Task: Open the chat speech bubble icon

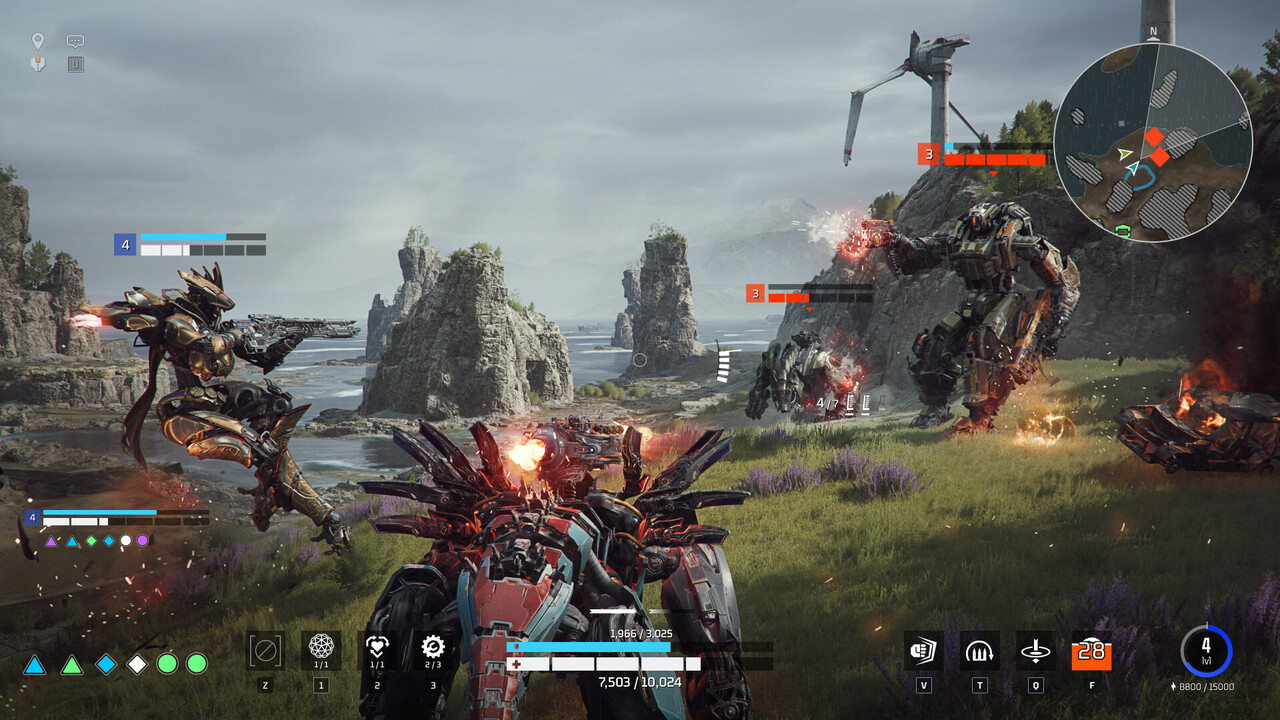Action: [75, 41]
